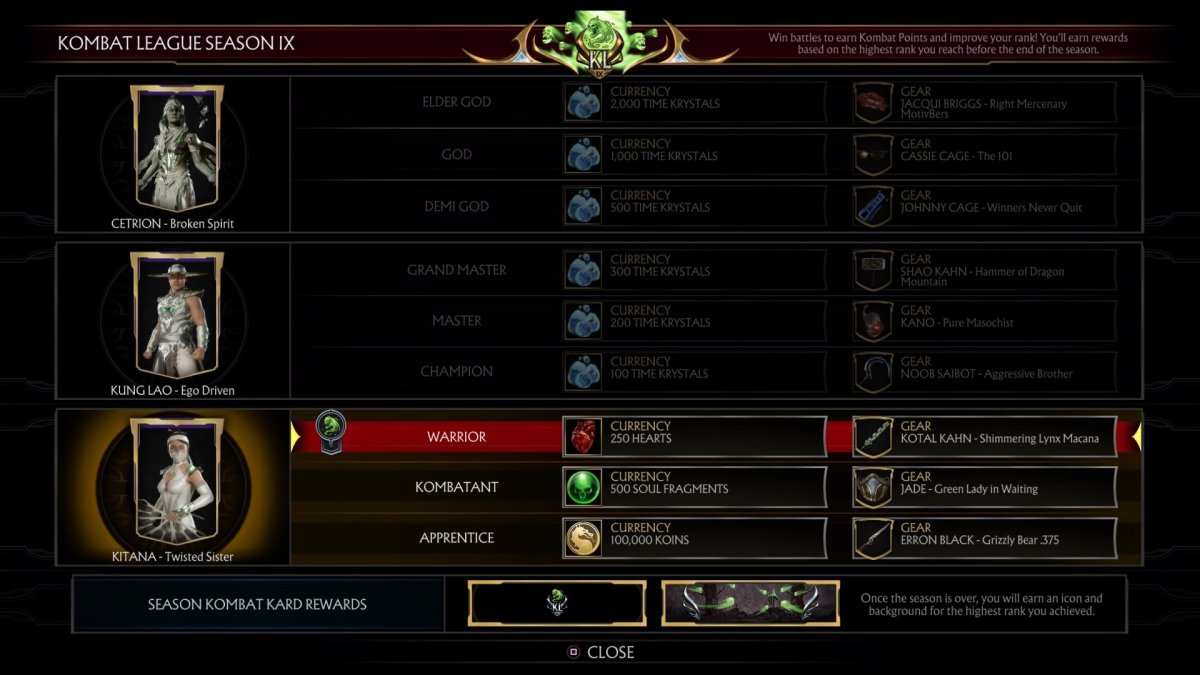View Johnny Cage Winners Never Quit gear
The width and height of the screenshot is (1200, 675).
(x=985, y=206)
